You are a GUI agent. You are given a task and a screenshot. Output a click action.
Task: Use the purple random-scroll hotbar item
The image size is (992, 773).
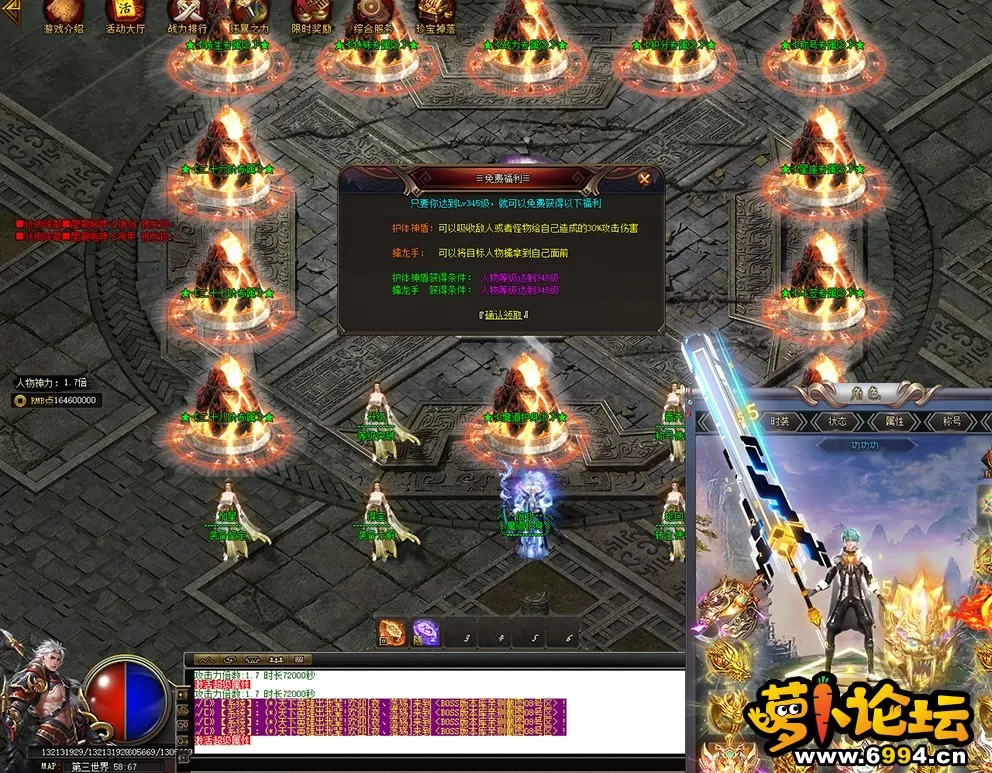click(427, 634)
